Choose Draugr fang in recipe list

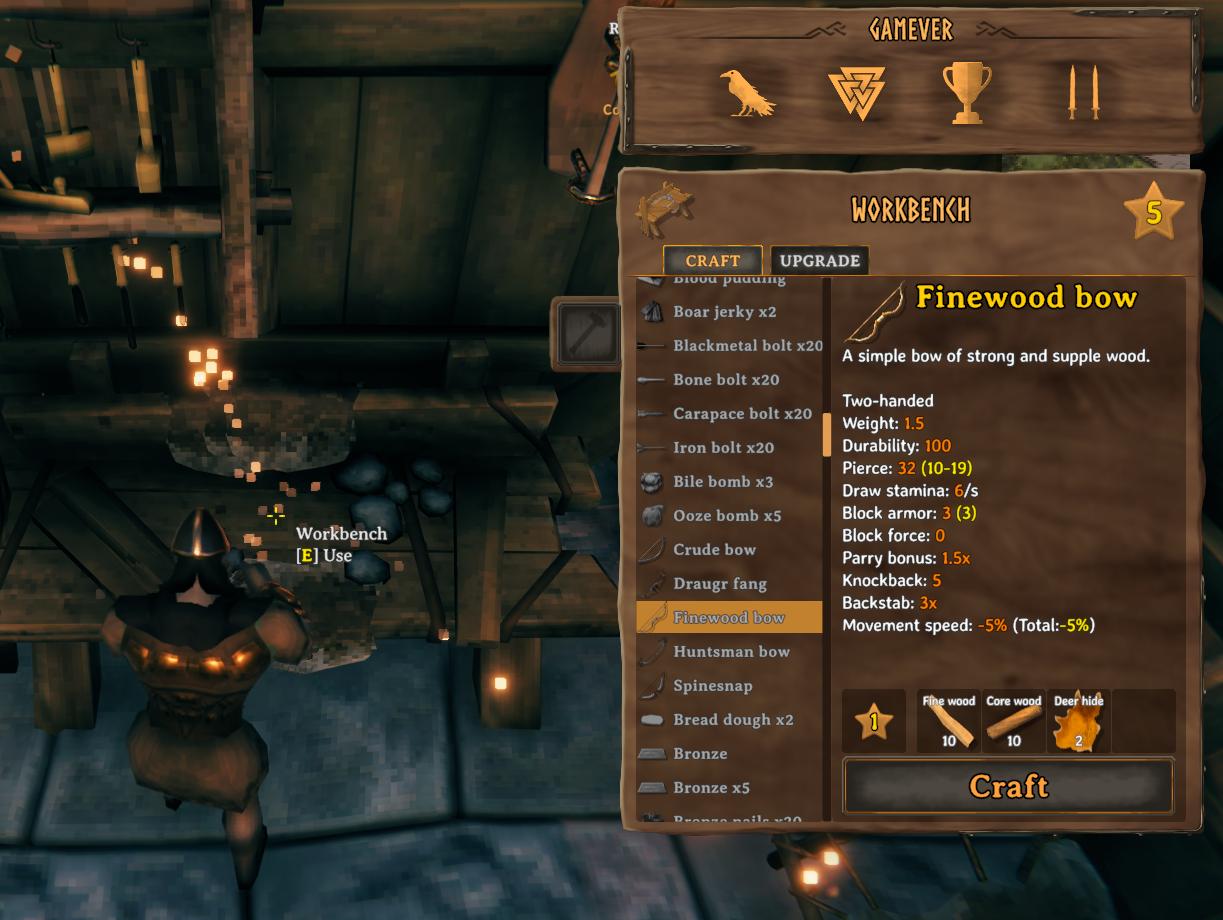719,584
